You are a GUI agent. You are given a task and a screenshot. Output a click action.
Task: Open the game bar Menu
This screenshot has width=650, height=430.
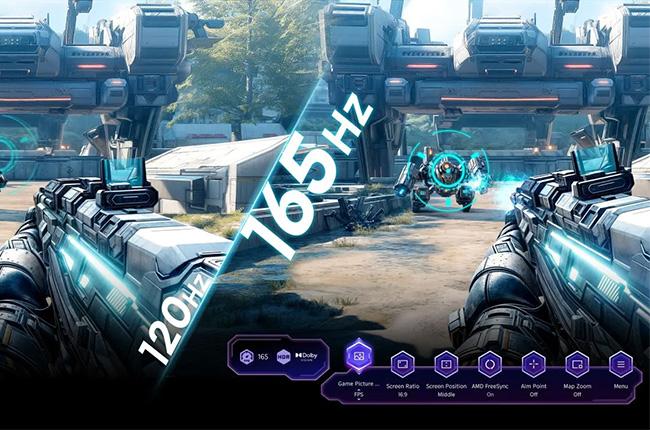(x=620, y=364)
